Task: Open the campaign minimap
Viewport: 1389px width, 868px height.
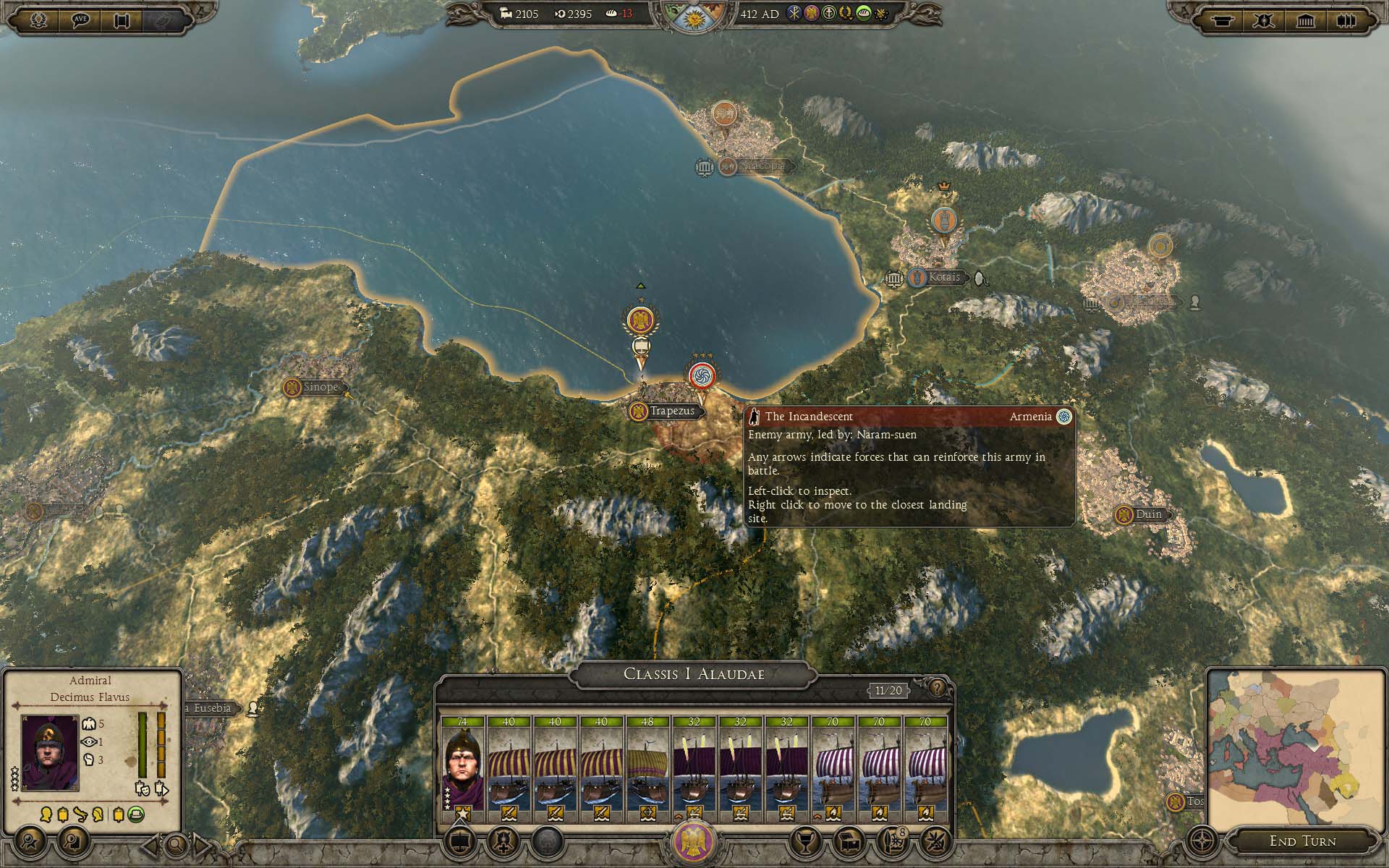Action: 1294,749
